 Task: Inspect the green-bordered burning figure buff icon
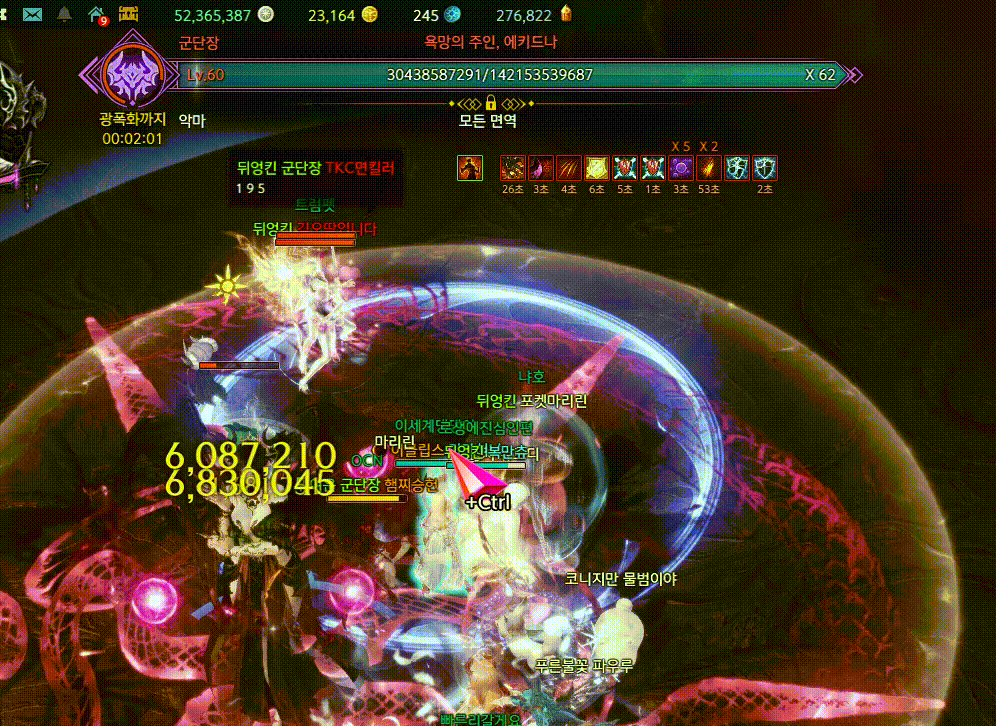coord(468,168)
